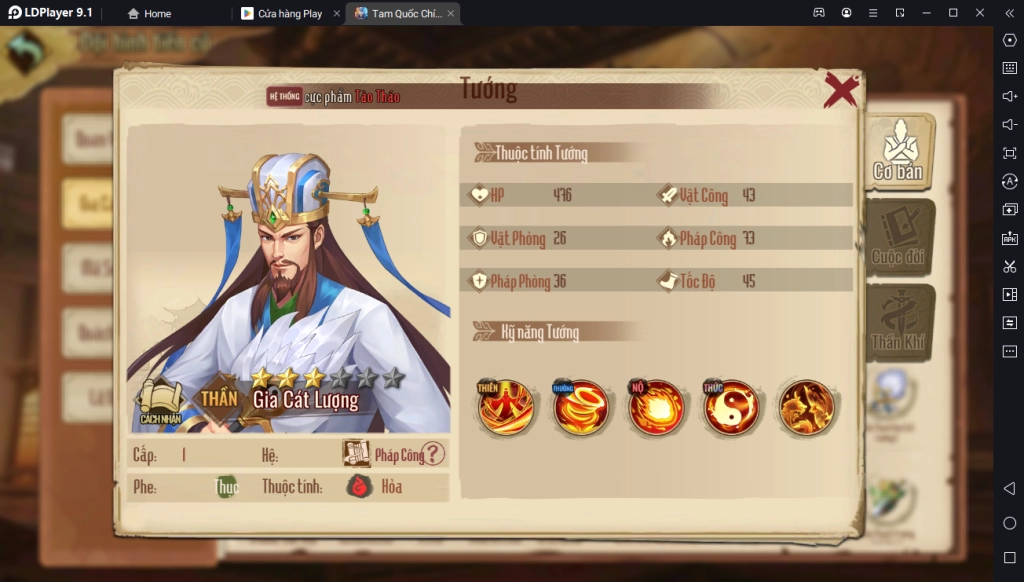Show Pháp Công help question mark
This screenshot has width=1024, height=582.
point(433,454)
